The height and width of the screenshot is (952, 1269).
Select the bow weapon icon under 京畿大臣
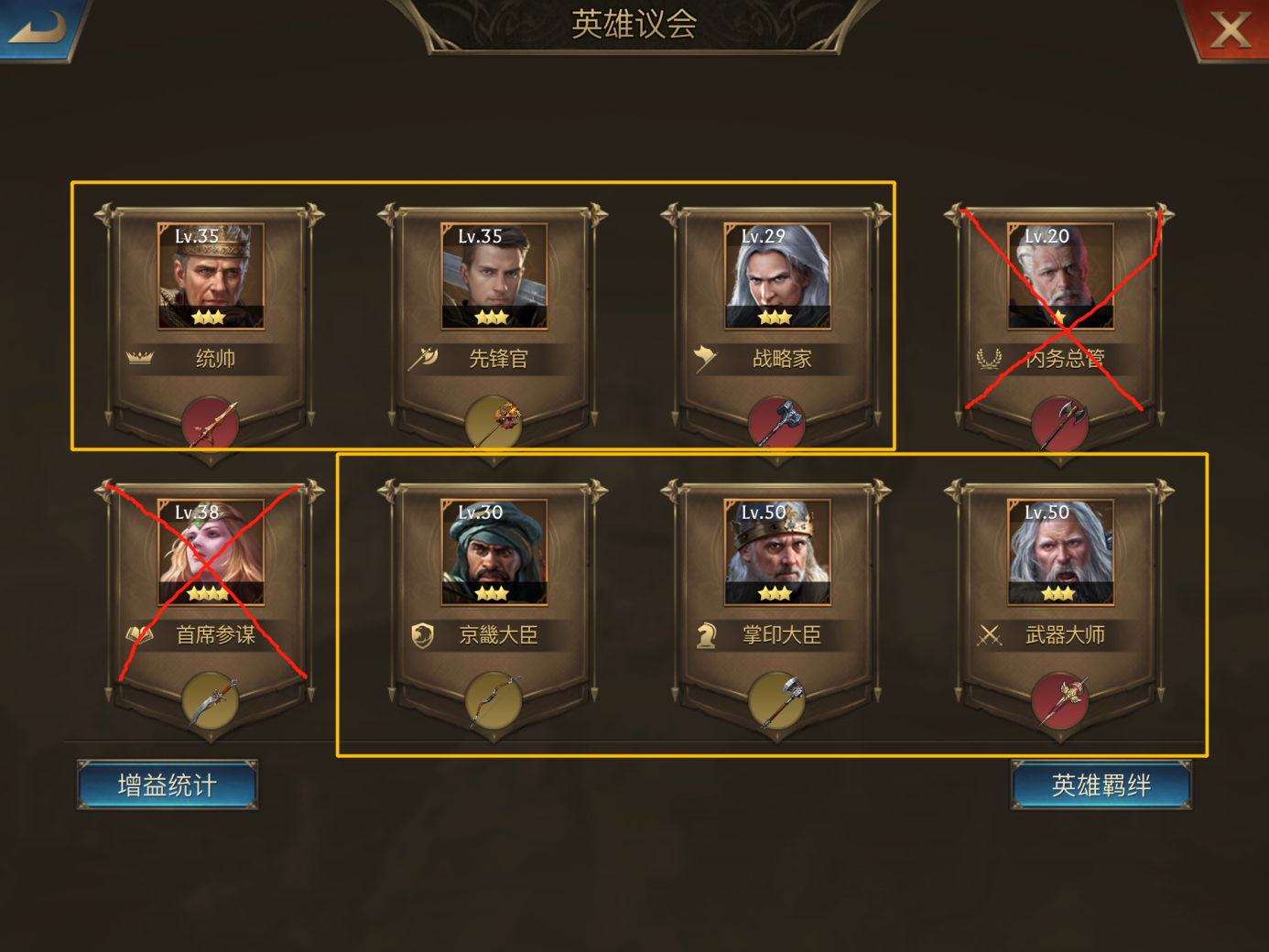click(x=494, y=700)
